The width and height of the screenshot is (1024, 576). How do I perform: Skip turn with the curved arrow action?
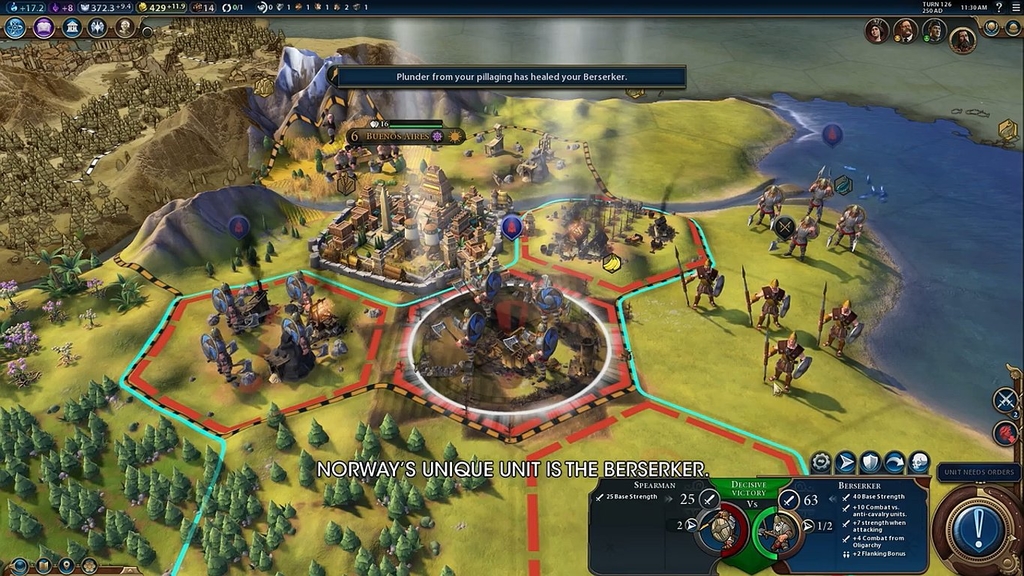pyautogui.click(x=895, y=462)
